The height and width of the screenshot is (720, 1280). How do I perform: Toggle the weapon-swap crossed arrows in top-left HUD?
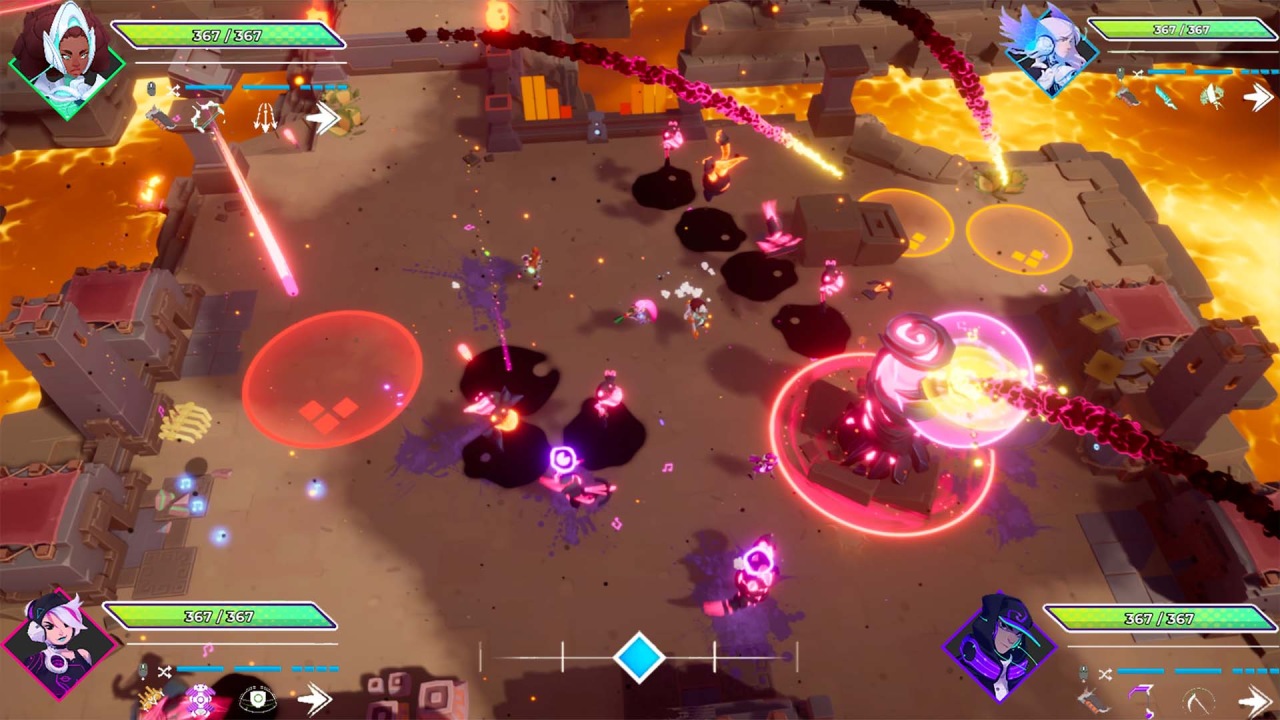(175, 89)
